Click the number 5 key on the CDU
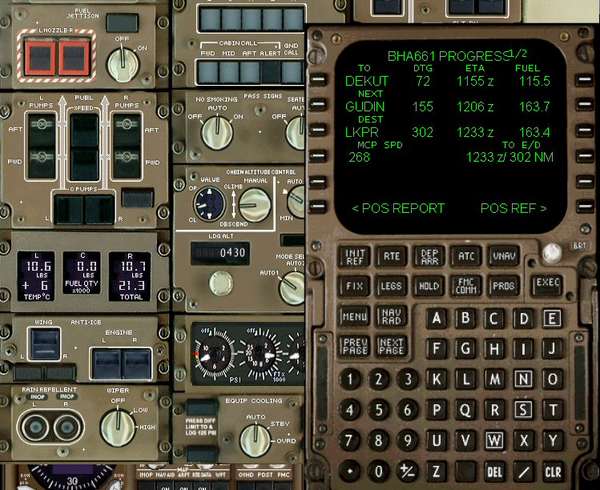 point(378,409)
